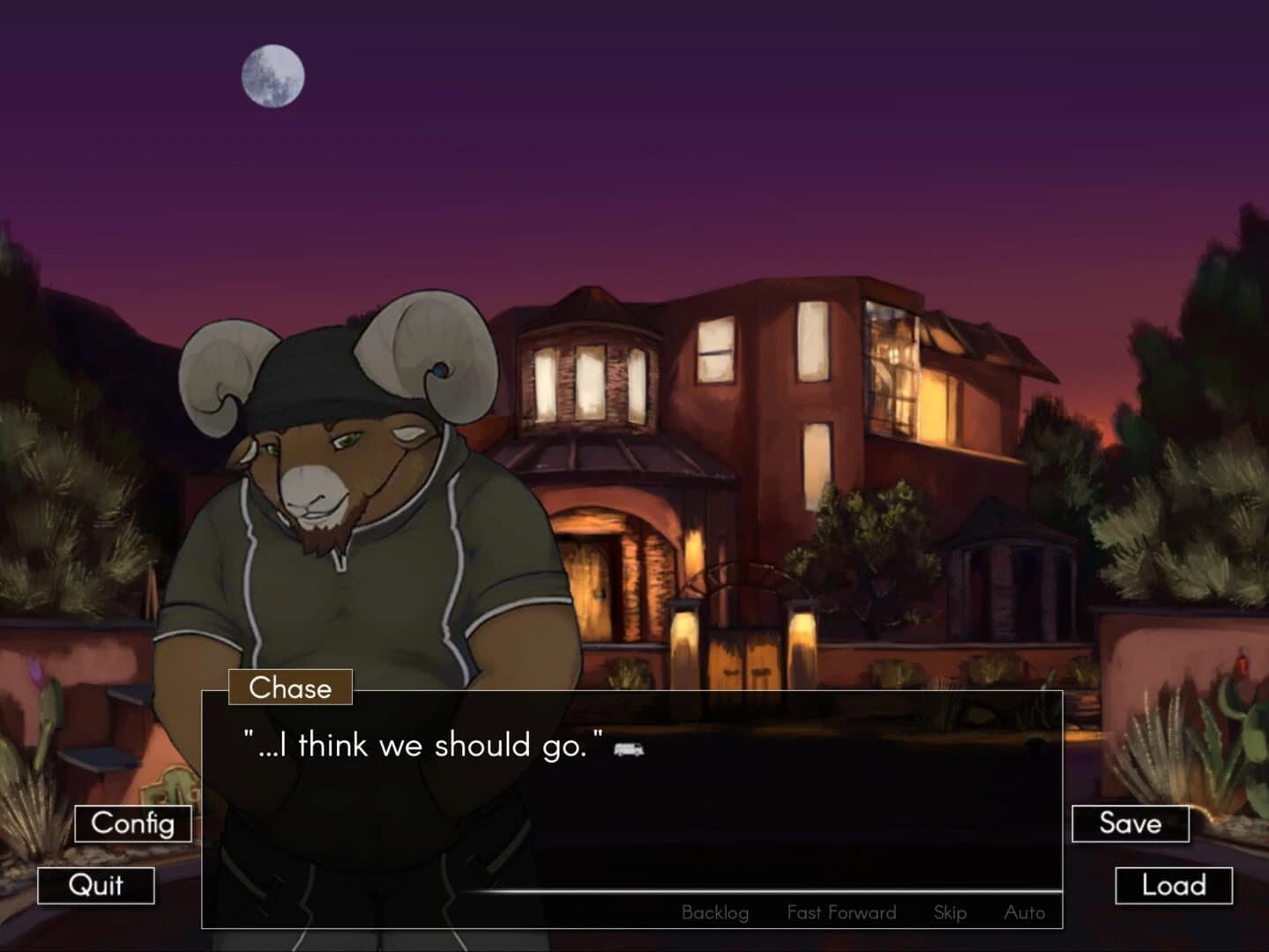Toggle dialogue skipping with Skip
Image resolution: width=1269 pixels, height=952 pixels.
[950, 912]
